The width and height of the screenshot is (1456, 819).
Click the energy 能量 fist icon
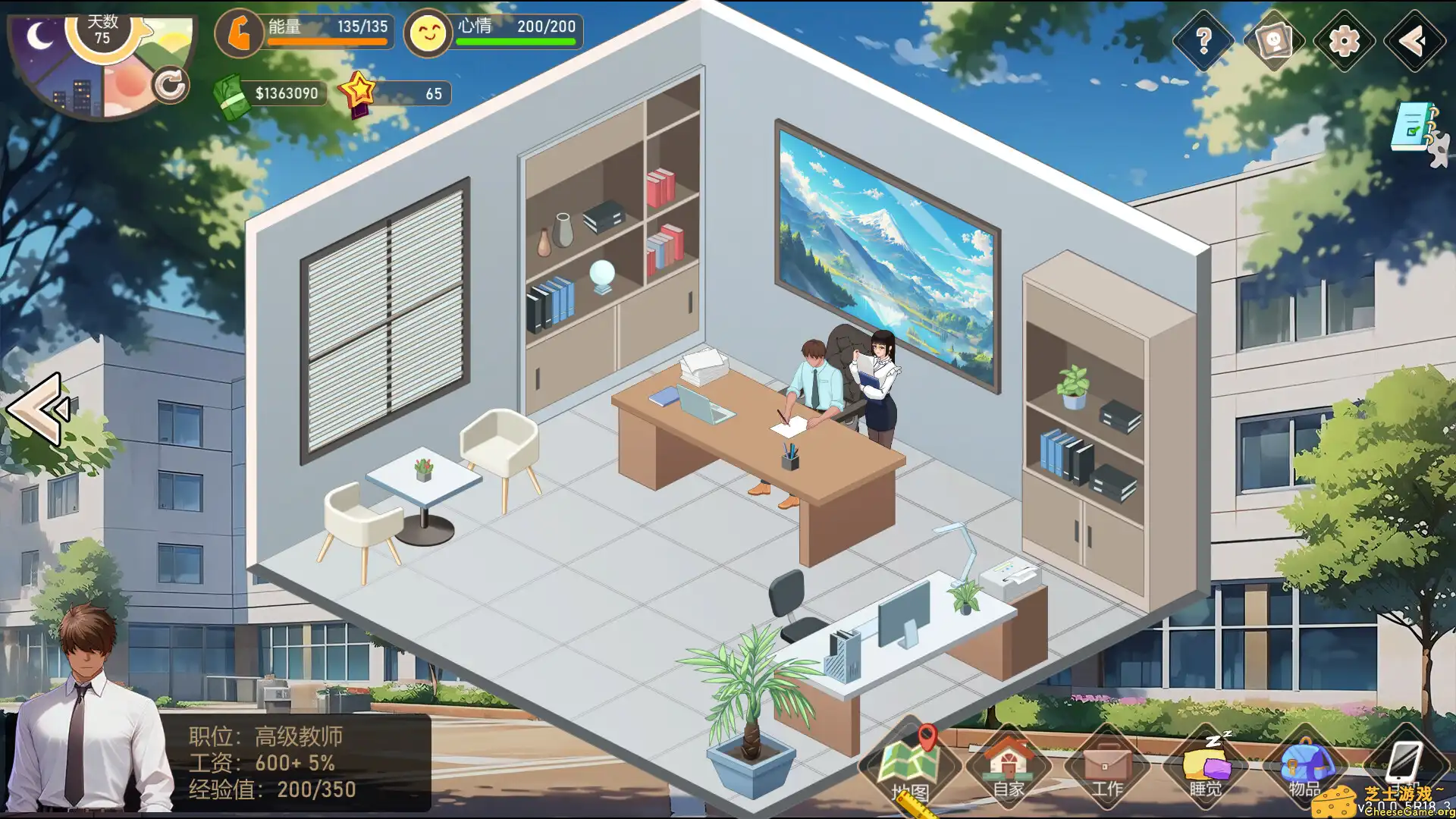240,33
